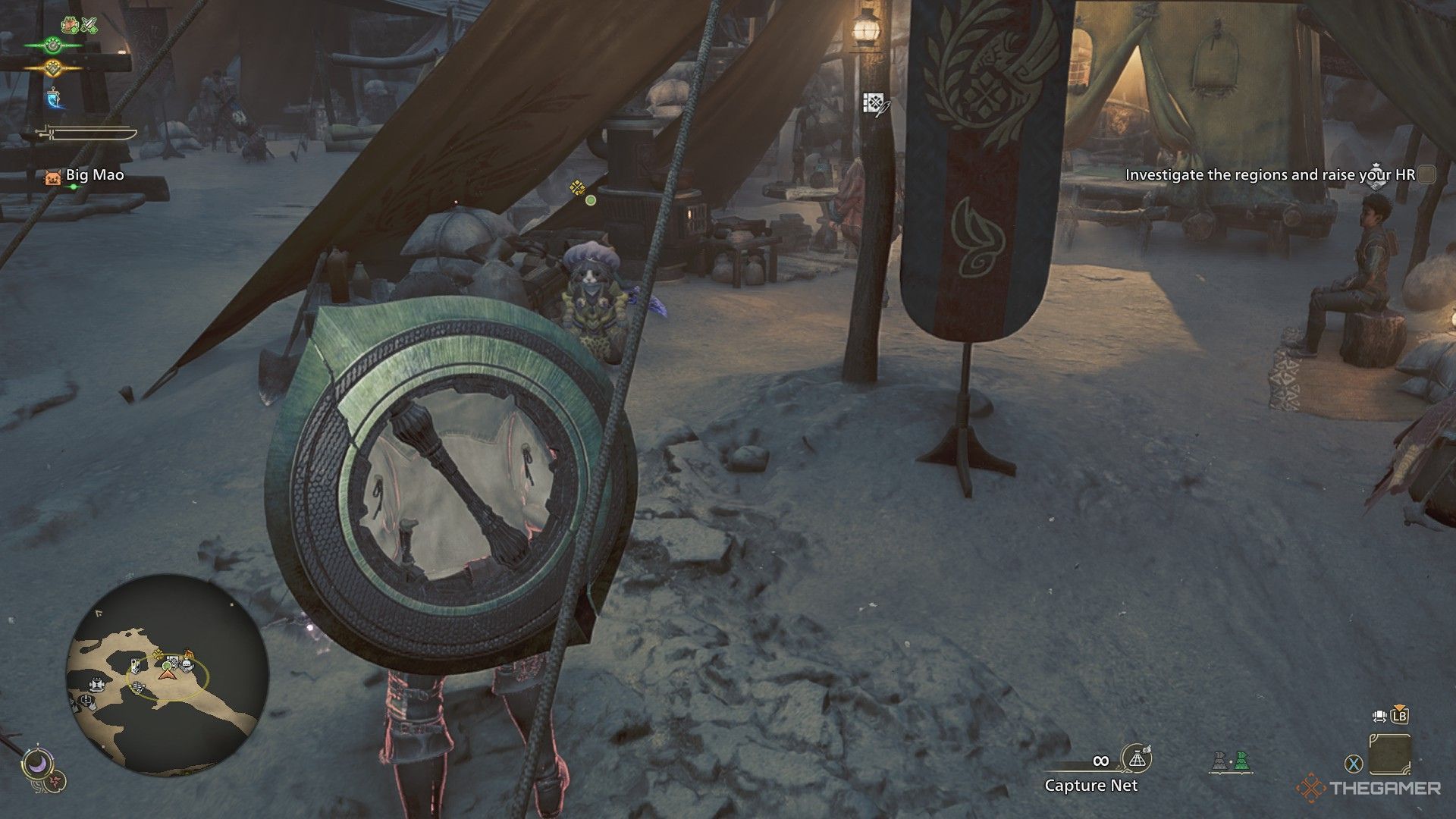Open the quest objective about raising HR
The width and height of the screenshot is (1456, 819).
click(x=1269, y=174)
